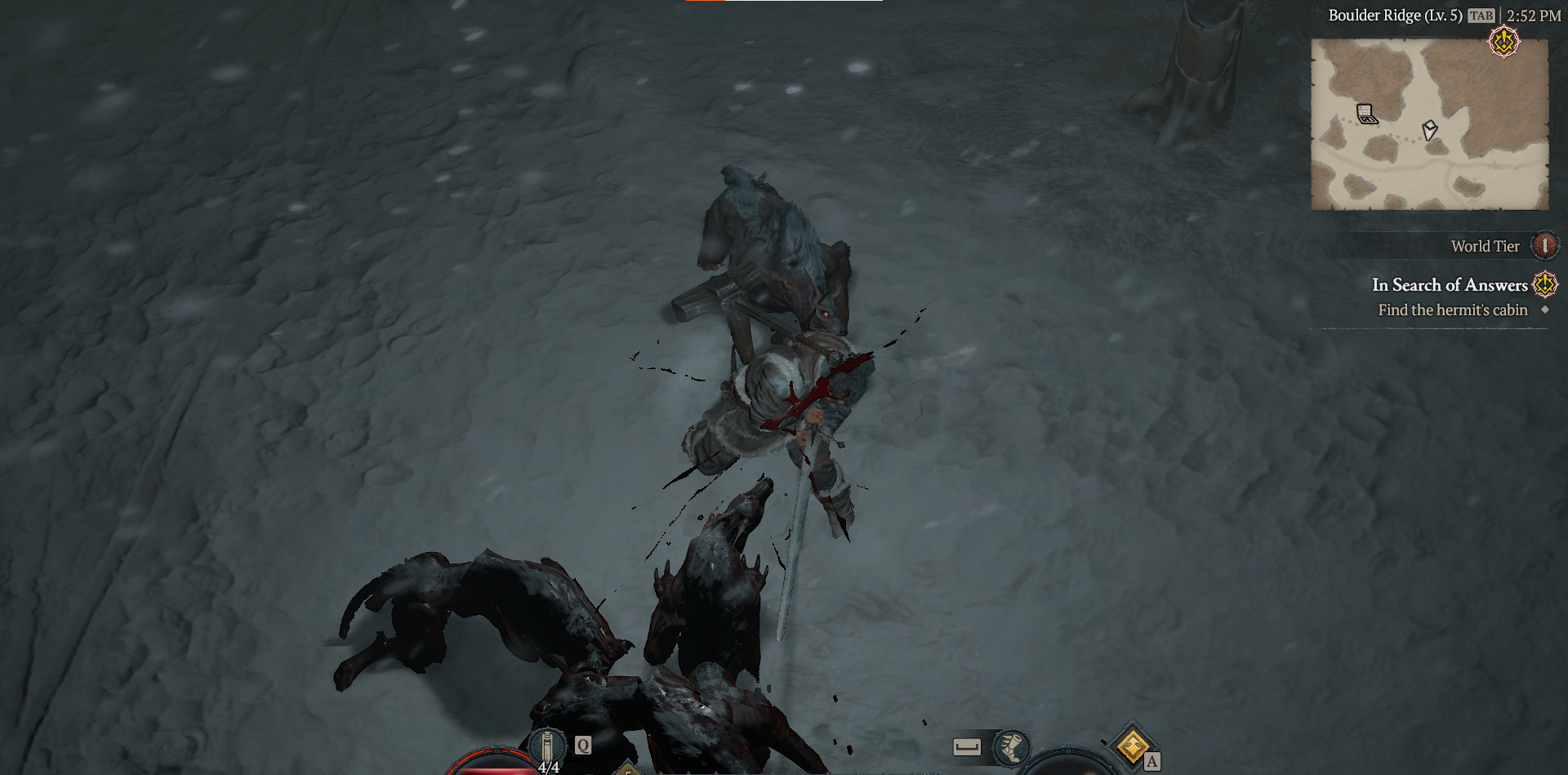Select the evade boot icon
Screen dimensions: 1568x775
(x=1013, y=747)
